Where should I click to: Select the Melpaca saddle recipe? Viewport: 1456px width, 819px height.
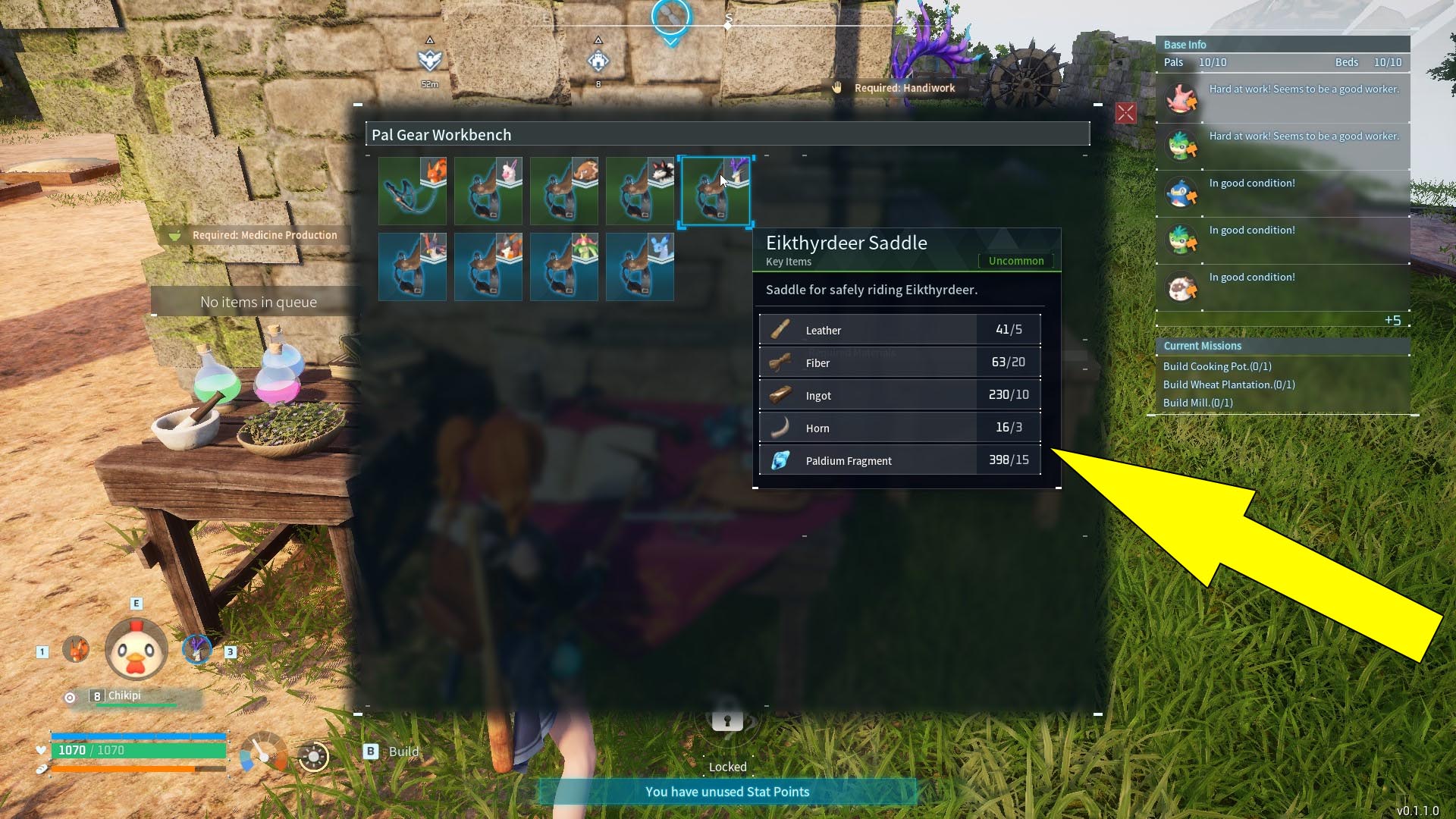point(488,191)
